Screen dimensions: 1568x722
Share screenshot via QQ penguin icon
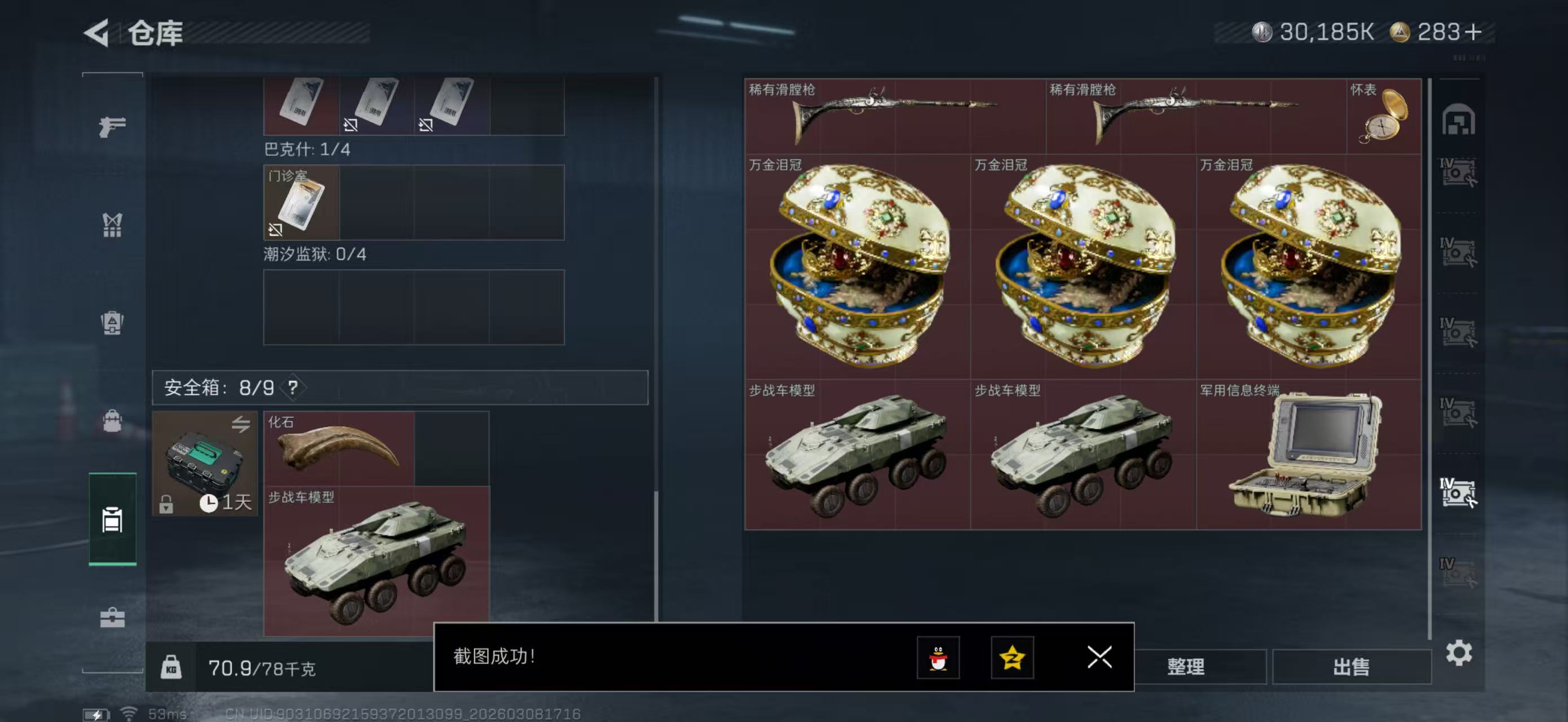938,658
